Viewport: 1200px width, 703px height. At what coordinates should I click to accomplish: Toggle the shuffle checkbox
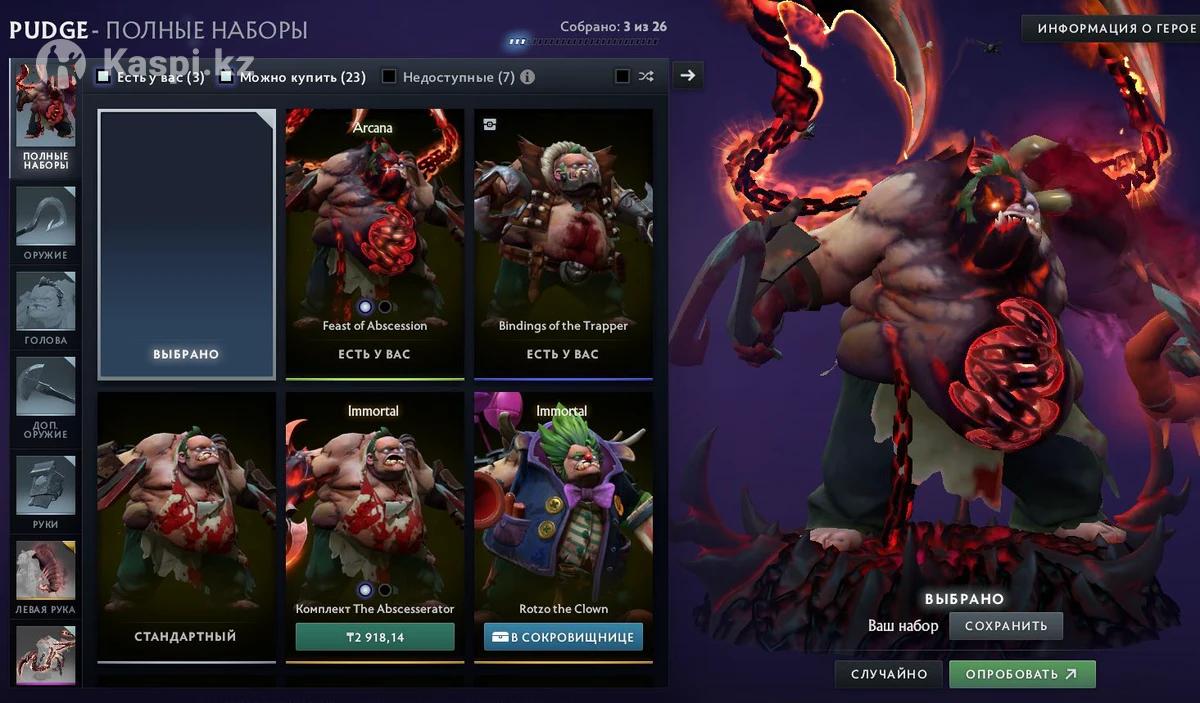pyautogui.click(x=622, y=76)
